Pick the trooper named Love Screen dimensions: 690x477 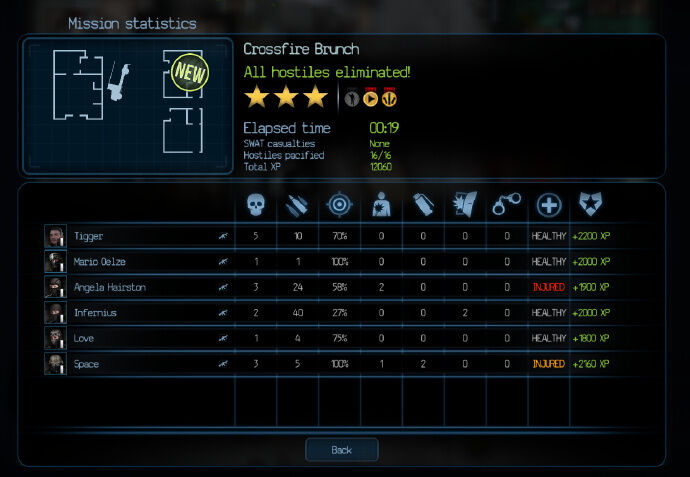pos(140,339)
